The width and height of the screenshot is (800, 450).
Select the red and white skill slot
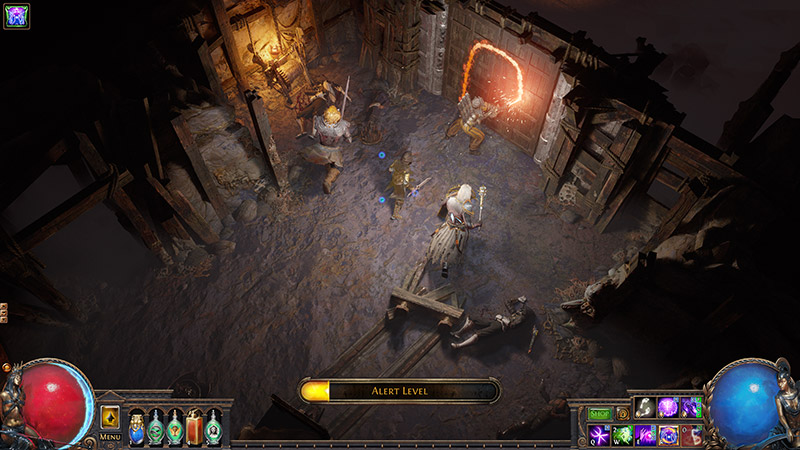pyautogui.click(x=691, y=434)
